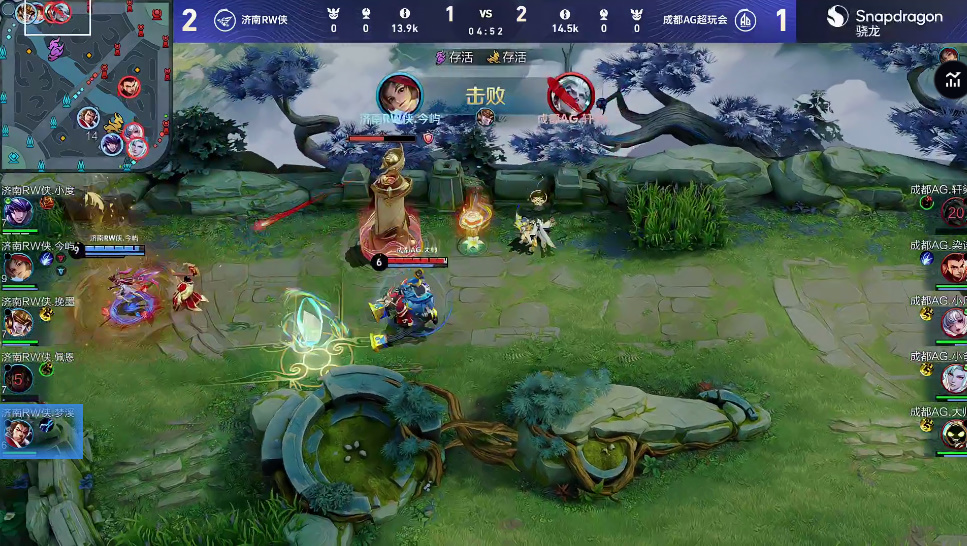Select player 挽墨's hero portrait

16,322
